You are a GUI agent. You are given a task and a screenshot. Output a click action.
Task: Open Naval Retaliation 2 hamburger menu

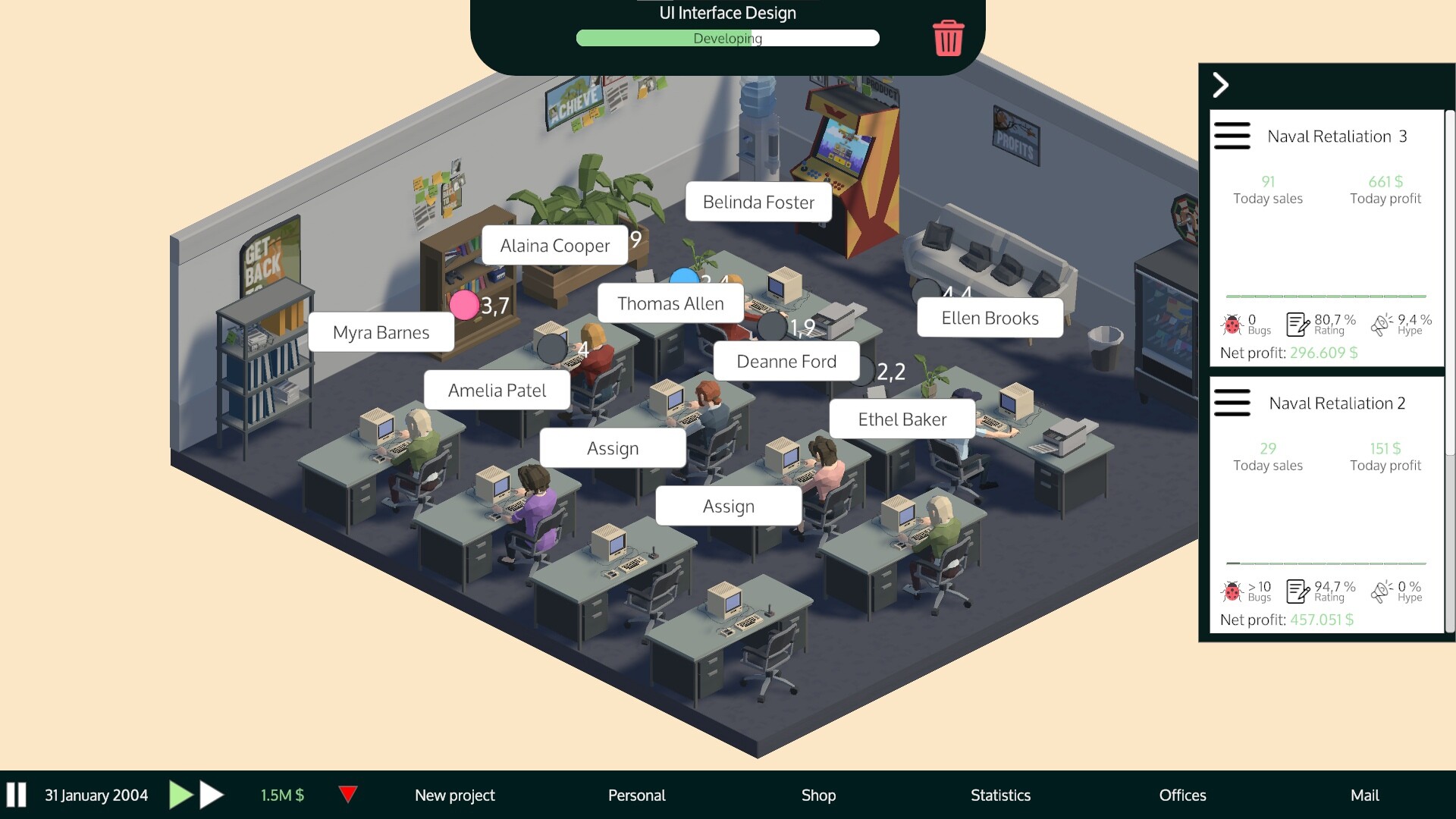[1232, 403]
